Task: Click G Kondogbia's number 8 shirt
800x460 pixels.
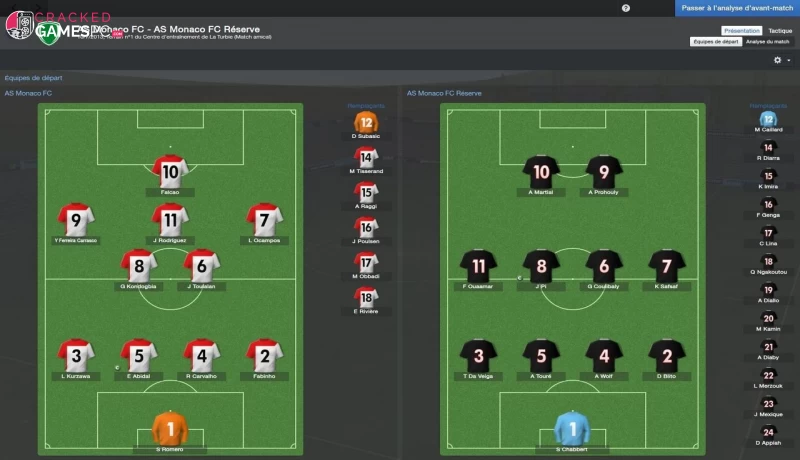Action: coord(139,265)
